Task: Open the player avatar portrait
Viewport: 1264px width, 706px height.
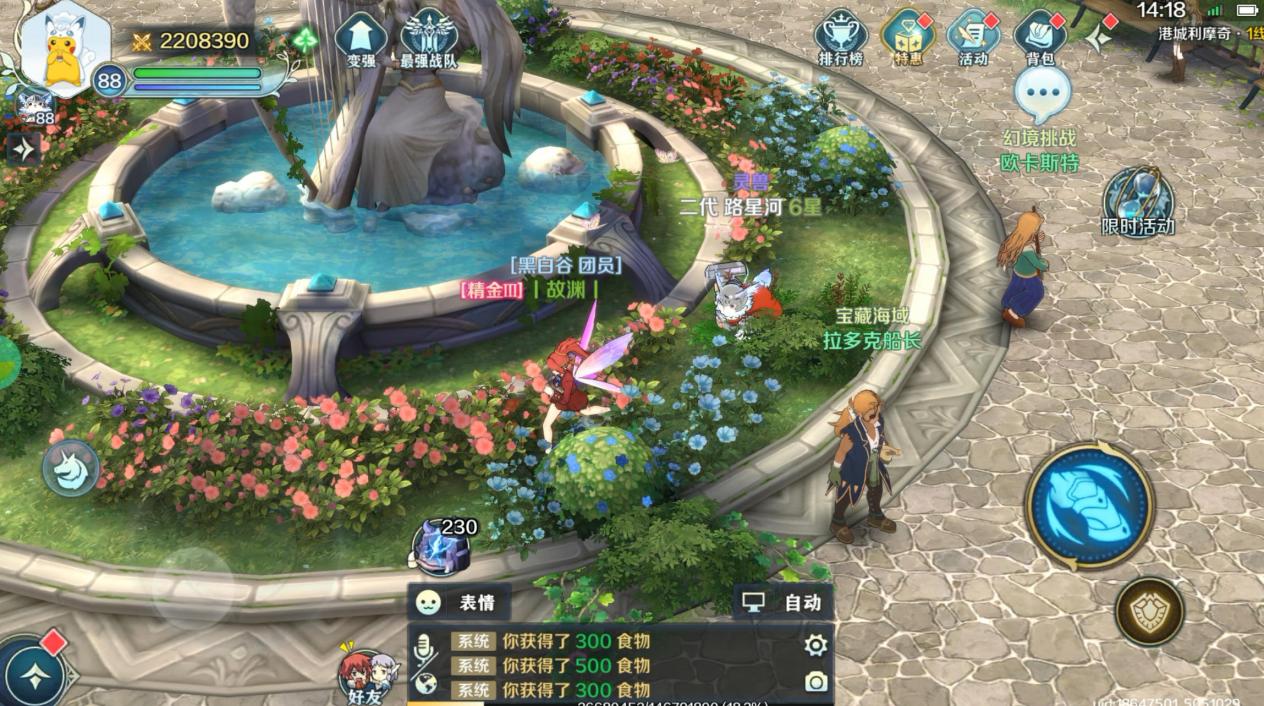Action: pyautogui.click(x=66, y=50)
